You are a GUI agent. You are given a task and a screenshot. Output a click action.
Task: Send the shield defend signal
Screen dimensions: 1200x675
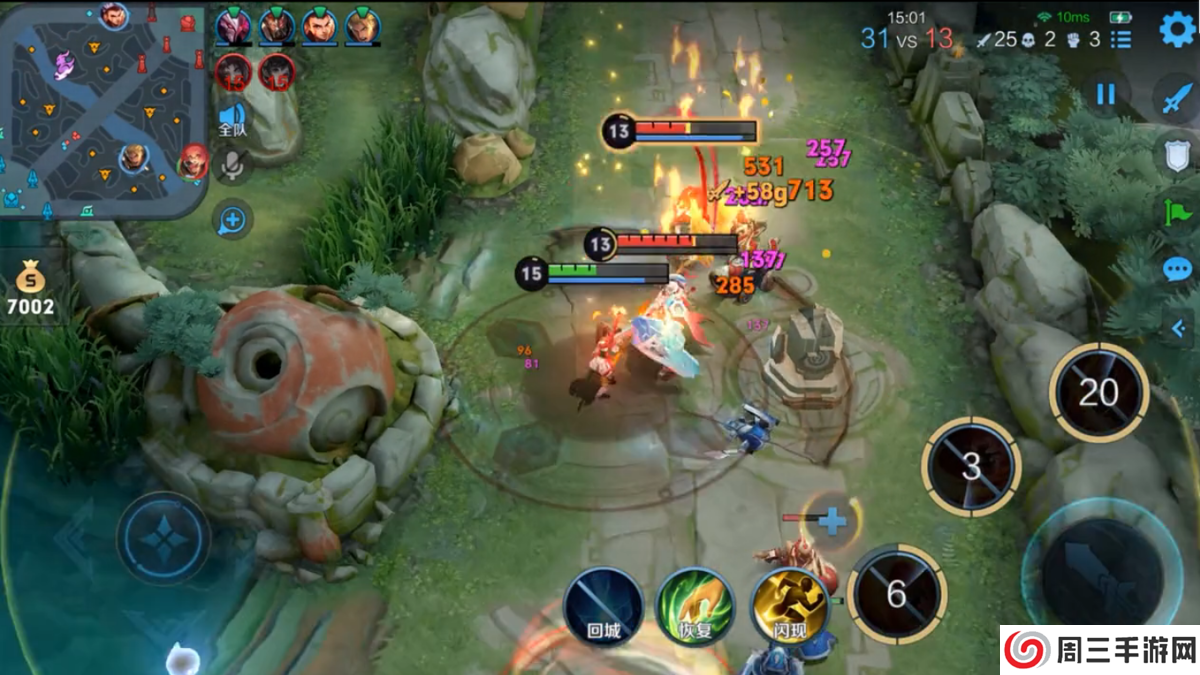(x=1176, y=155)
